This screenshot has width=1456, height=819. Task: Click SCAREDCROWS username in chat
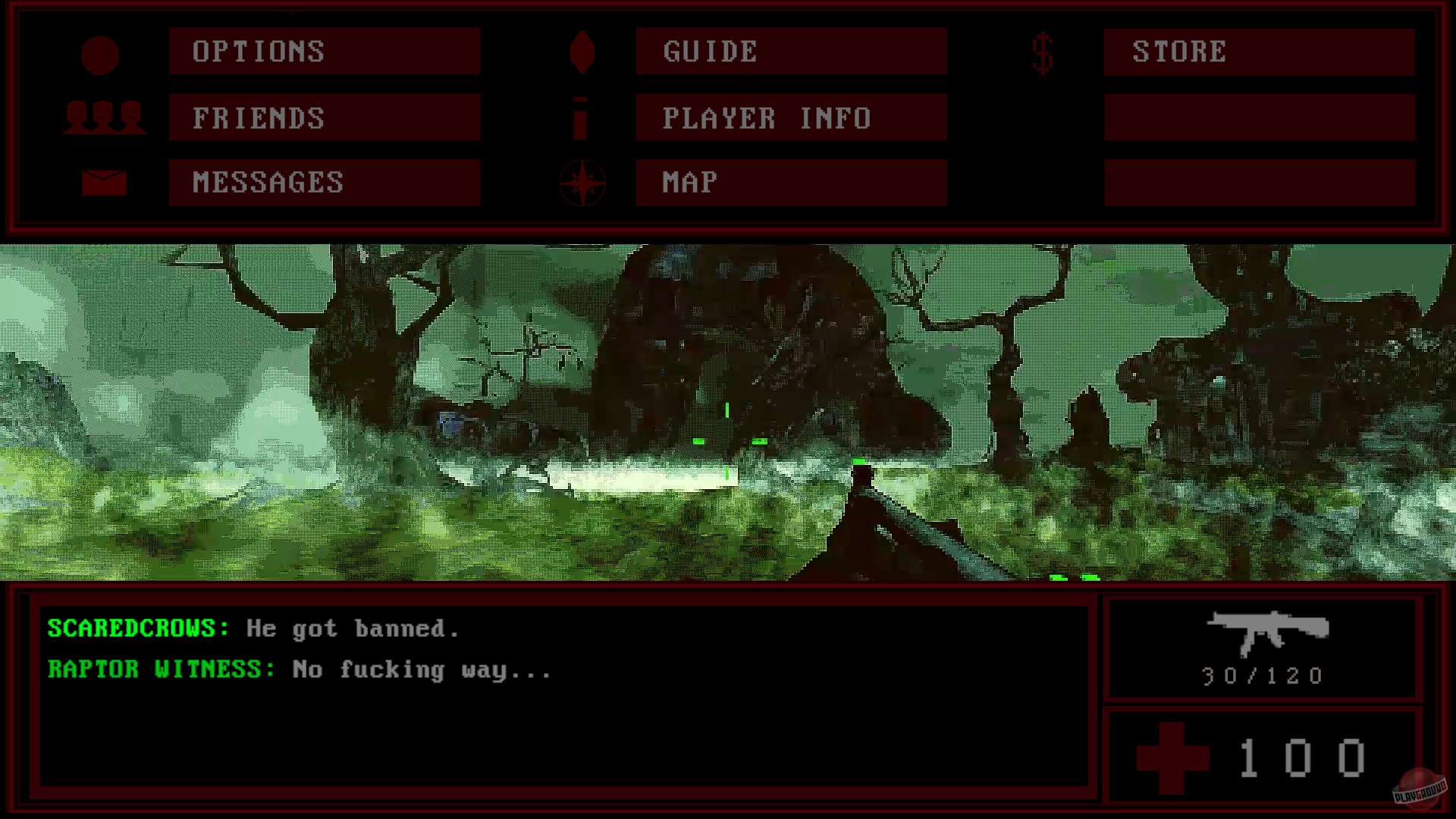point(130,628)
